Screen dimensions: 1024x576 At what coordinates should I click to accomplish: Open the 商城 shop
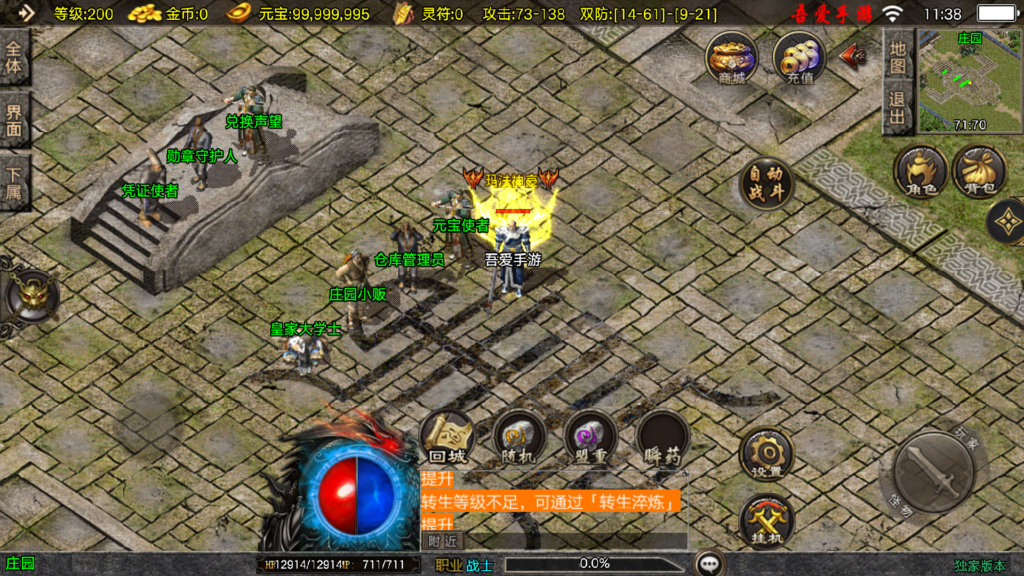pyautogui.click(x=731, y=58)
